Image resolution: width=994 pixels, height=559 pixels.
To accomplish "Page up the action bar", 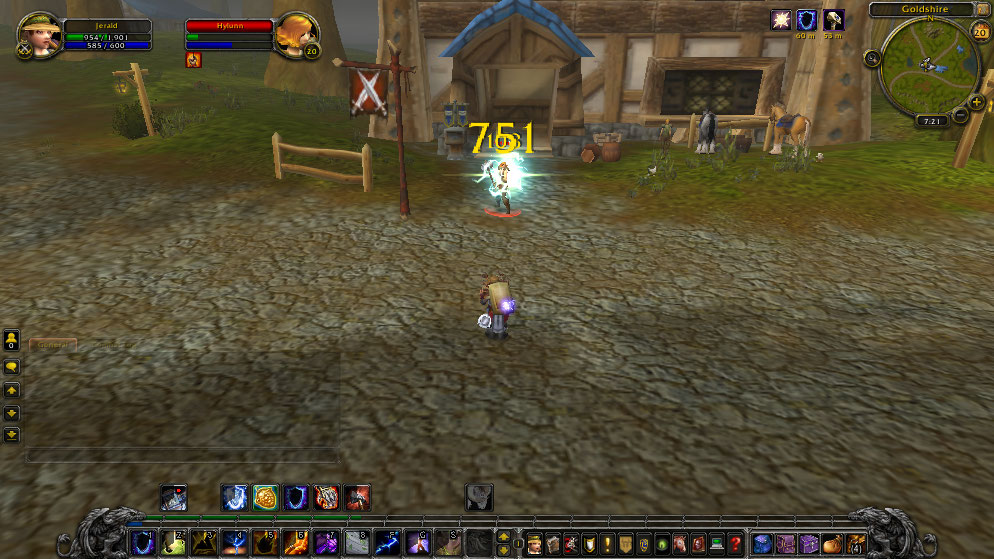I will pos(504,536).
